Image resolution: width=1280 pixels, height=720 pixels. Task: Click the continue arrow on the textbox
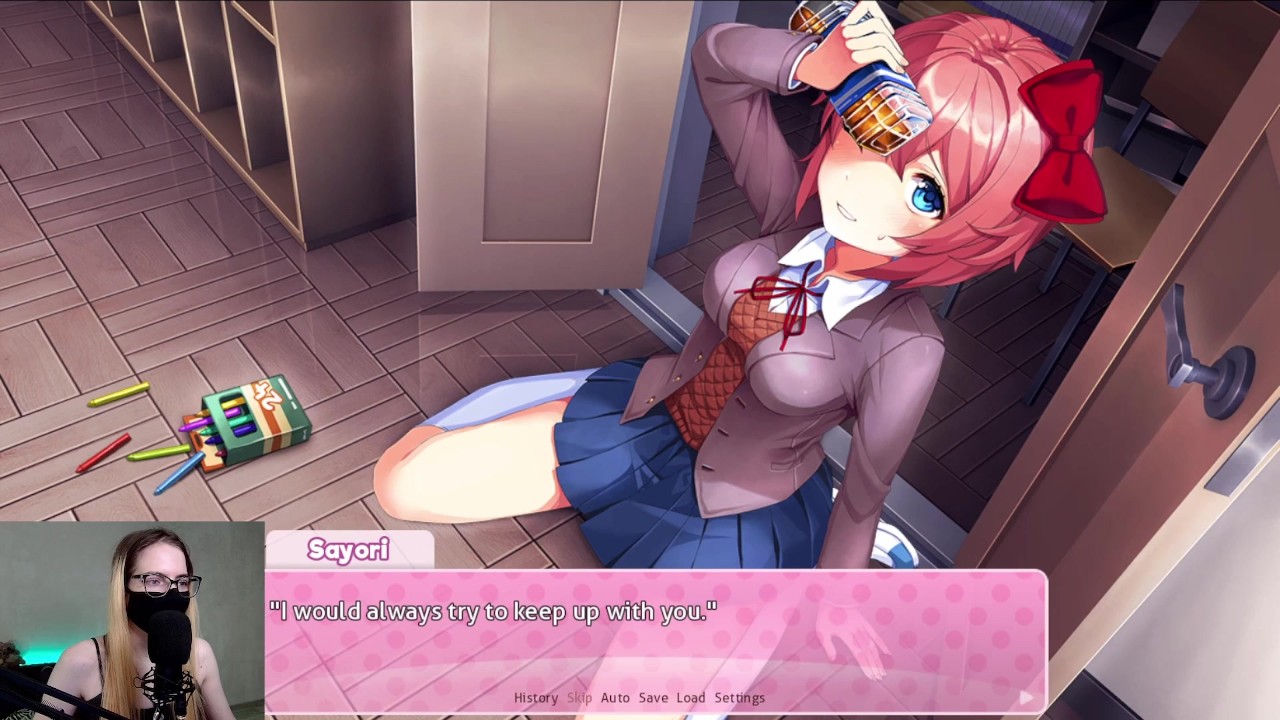tap(1028, 697)
